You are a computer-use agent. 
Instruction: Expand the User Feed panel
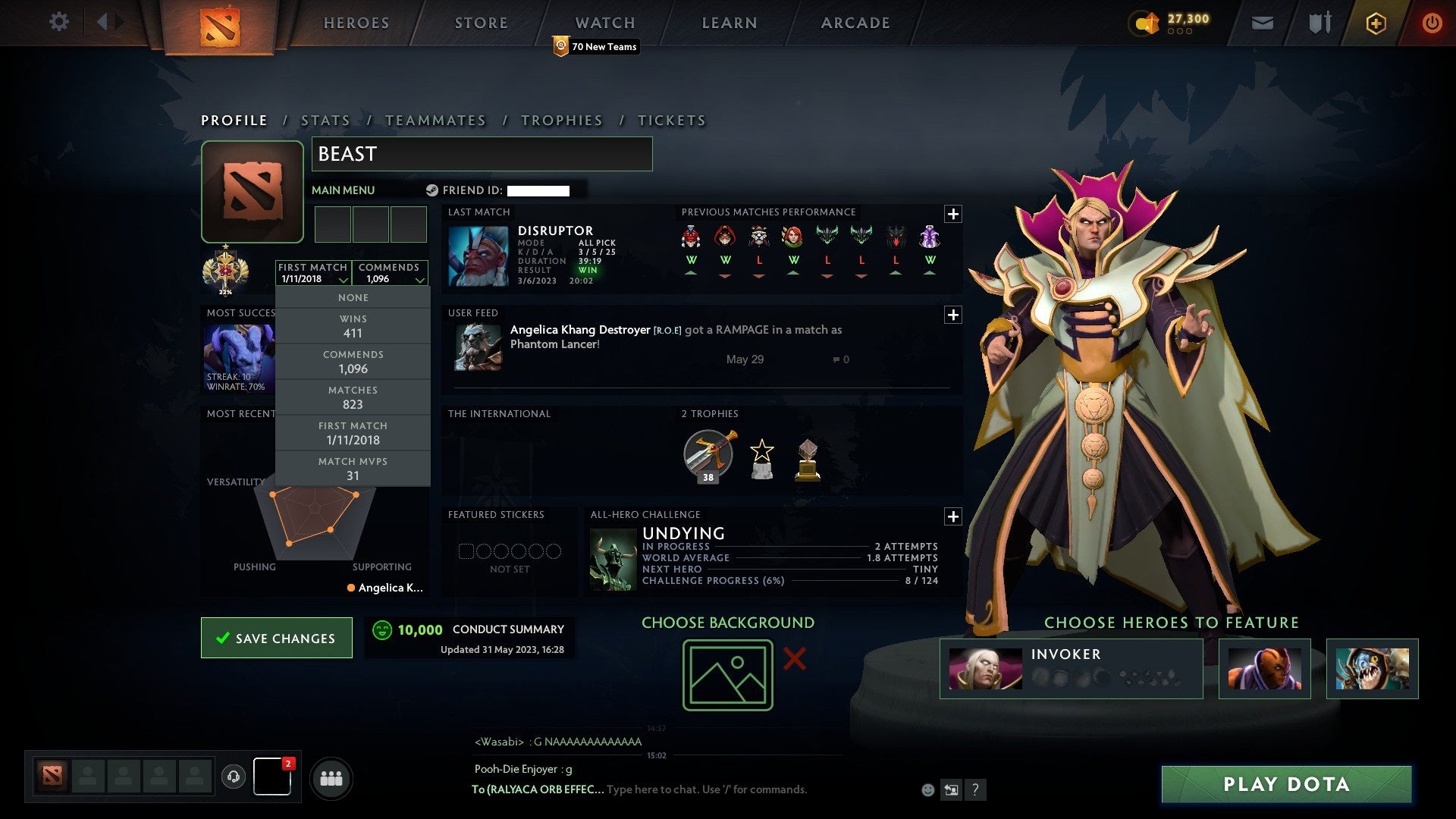point(954,315)
